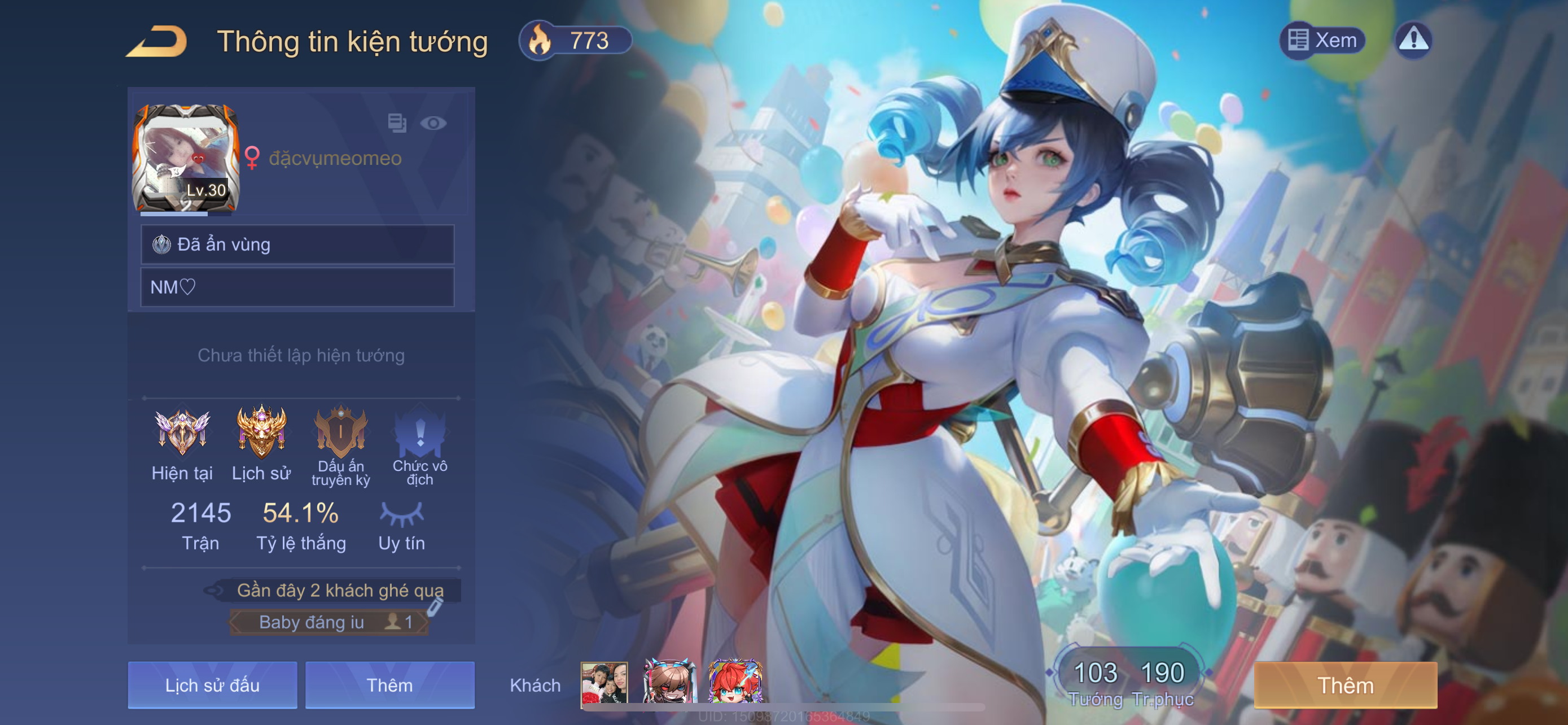Open the red-haired chibi visitor avatar

735,683
